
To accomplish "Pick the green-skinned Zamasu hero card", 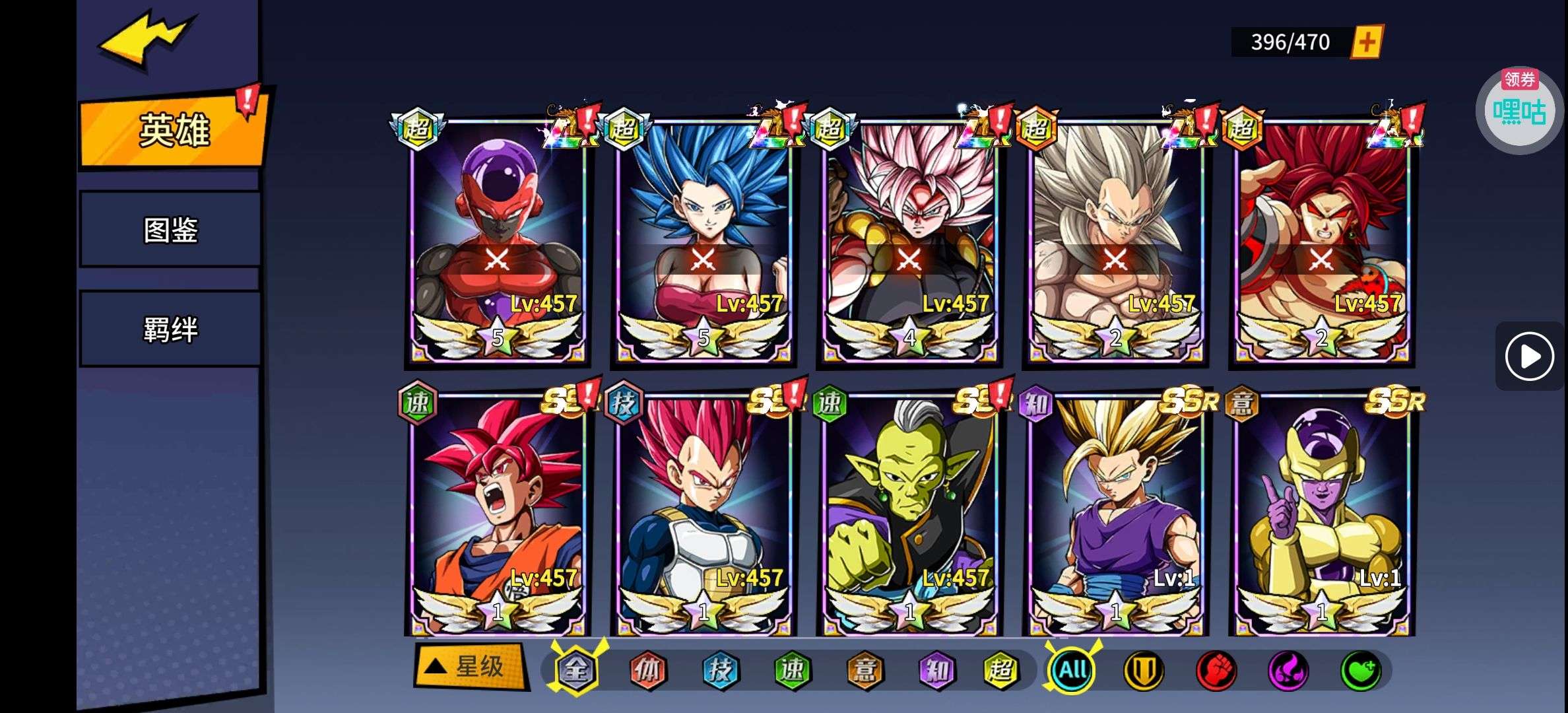I will coord(909,515).
